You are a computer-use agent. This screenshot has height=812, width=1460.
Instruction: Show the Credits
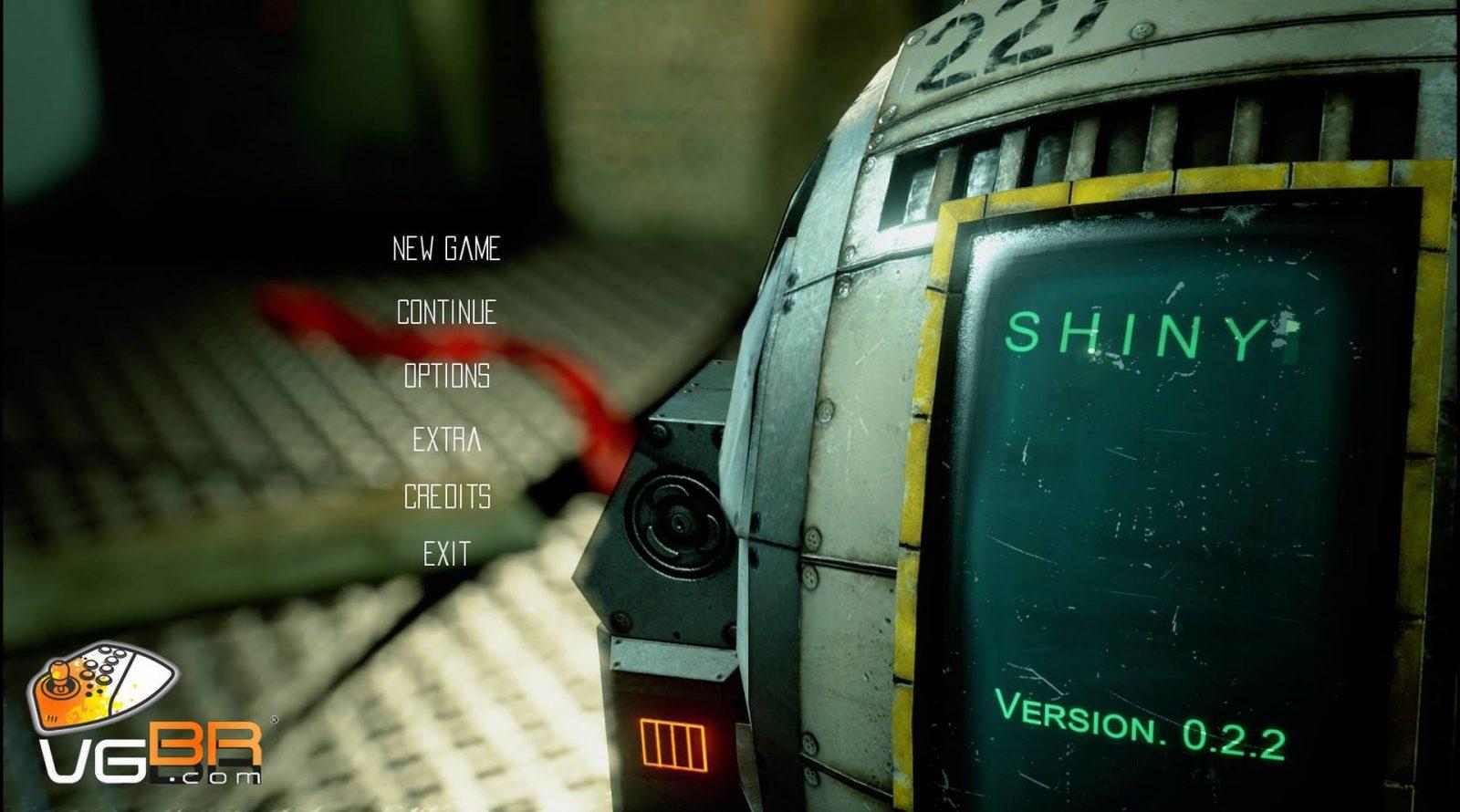point(447,496)
